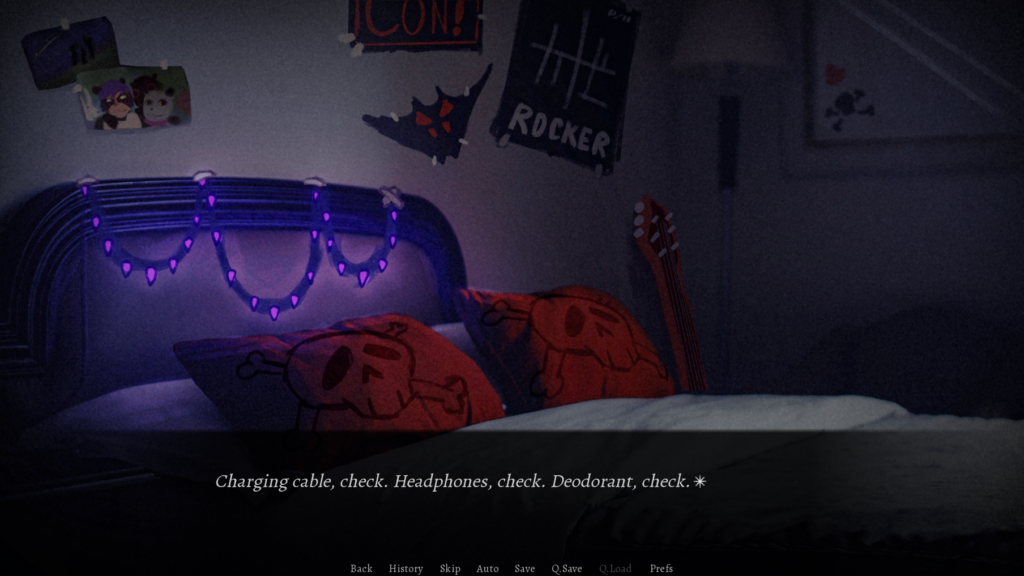Go Back to the previous line
This screenshot has height=576, width=1024.
(x=361, y=568)
